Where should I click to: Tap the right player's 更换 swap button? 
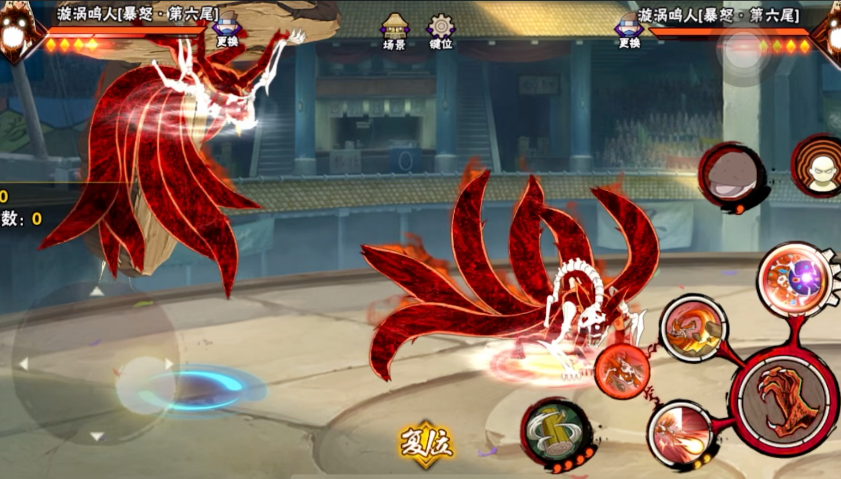point(629,30)
